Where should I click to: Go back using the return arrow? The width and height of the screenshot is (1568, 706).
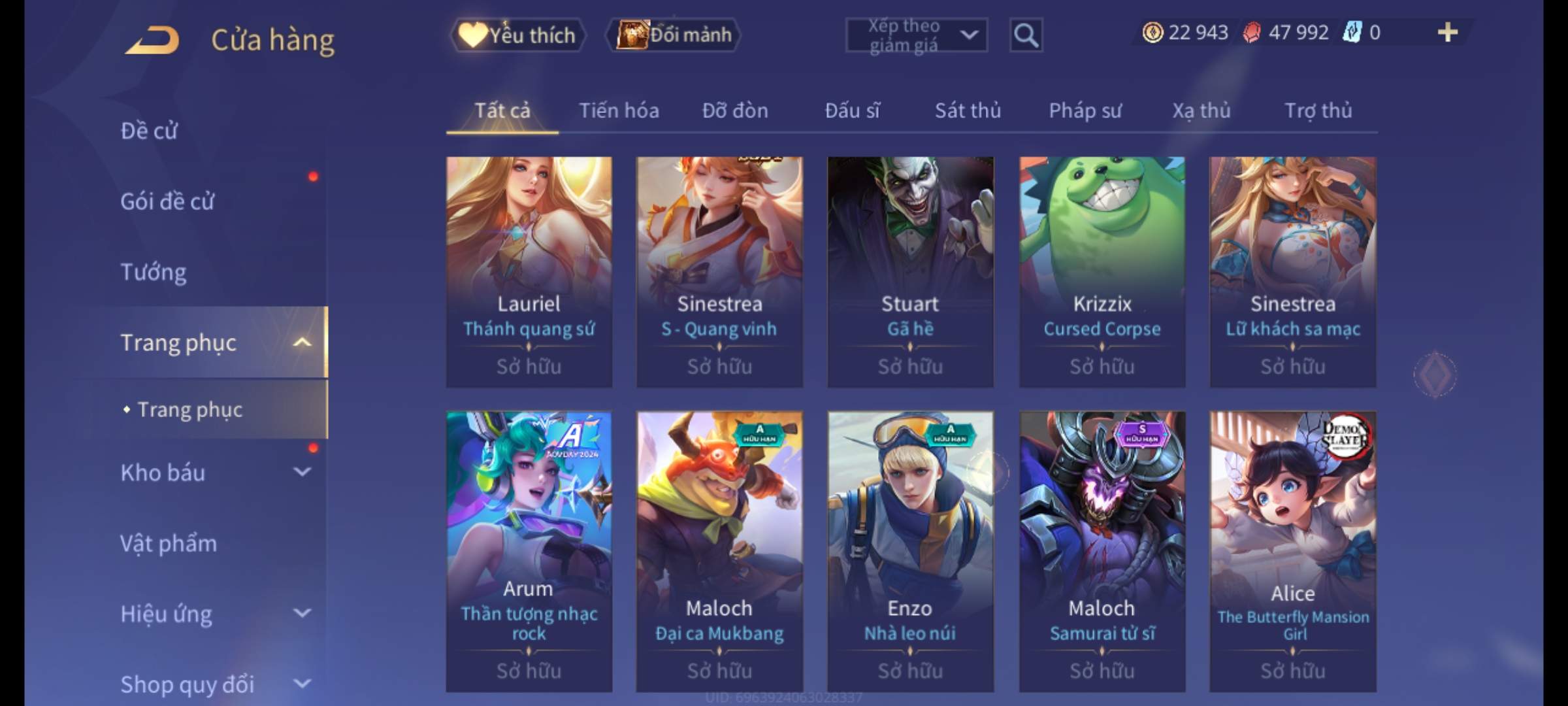pos(154,41)
